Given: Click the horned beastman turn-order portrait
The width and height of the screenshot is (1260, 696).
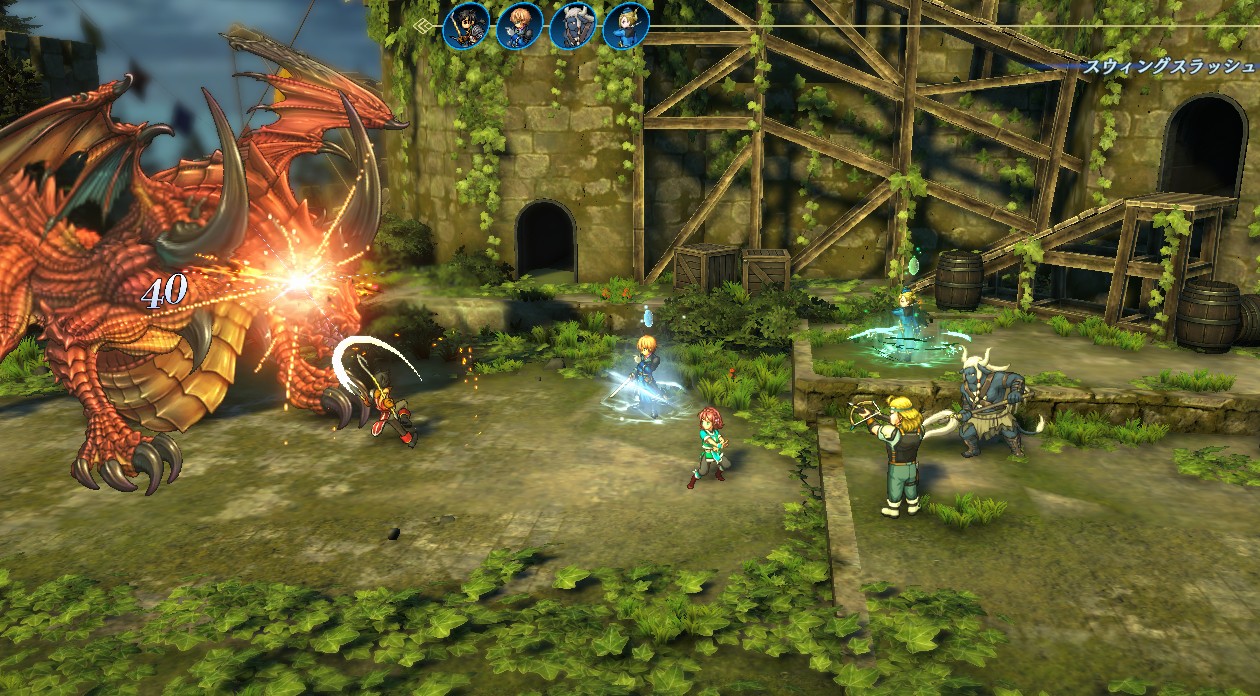Looking at the screenshot, I should click(x=573, y=26).
